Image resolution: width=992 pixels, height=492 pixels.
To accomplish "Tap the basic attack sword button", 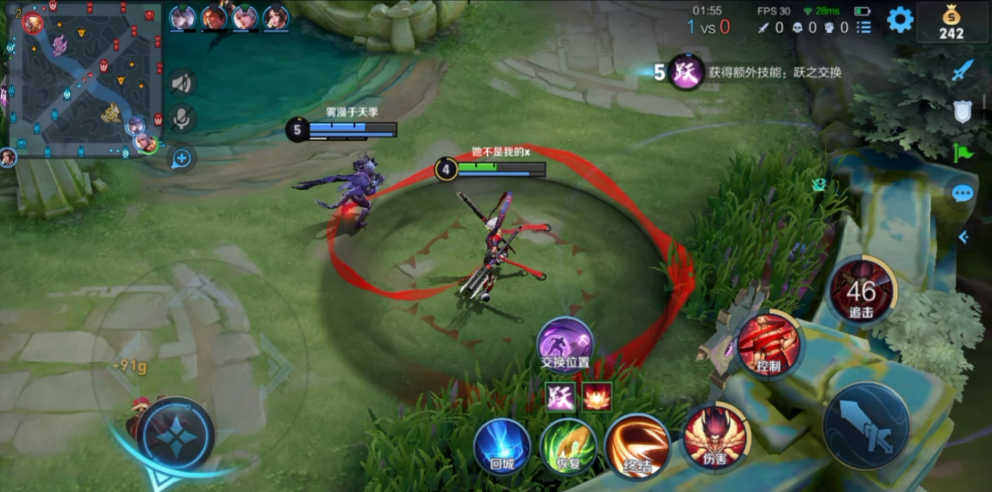I will click(865, 424).
